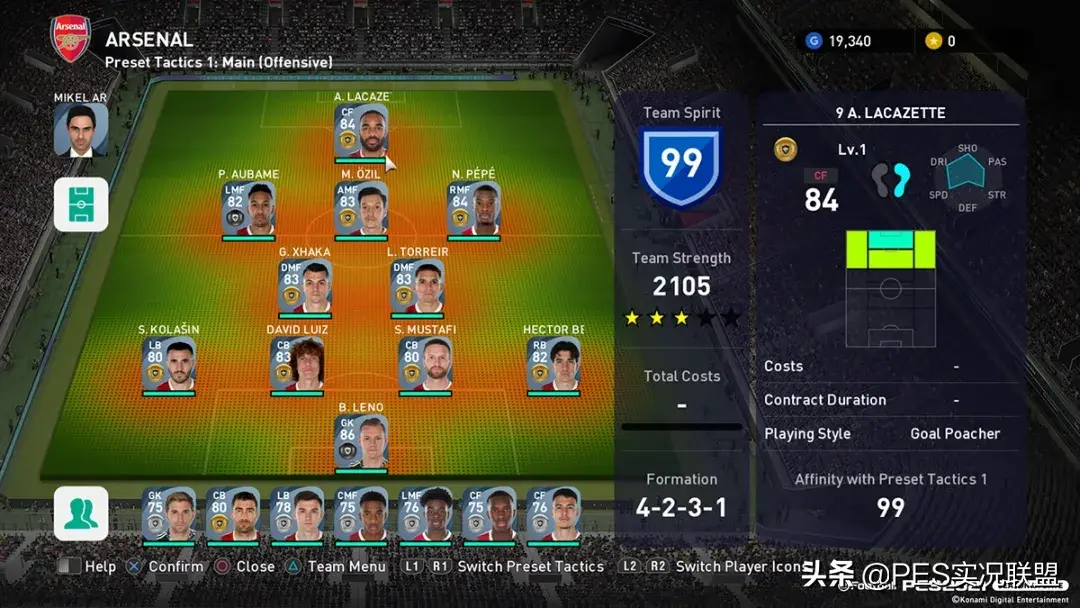Select the bench CMF rated 75
The height and width of the screenshot is (608, 1080).
coord(361,514)
